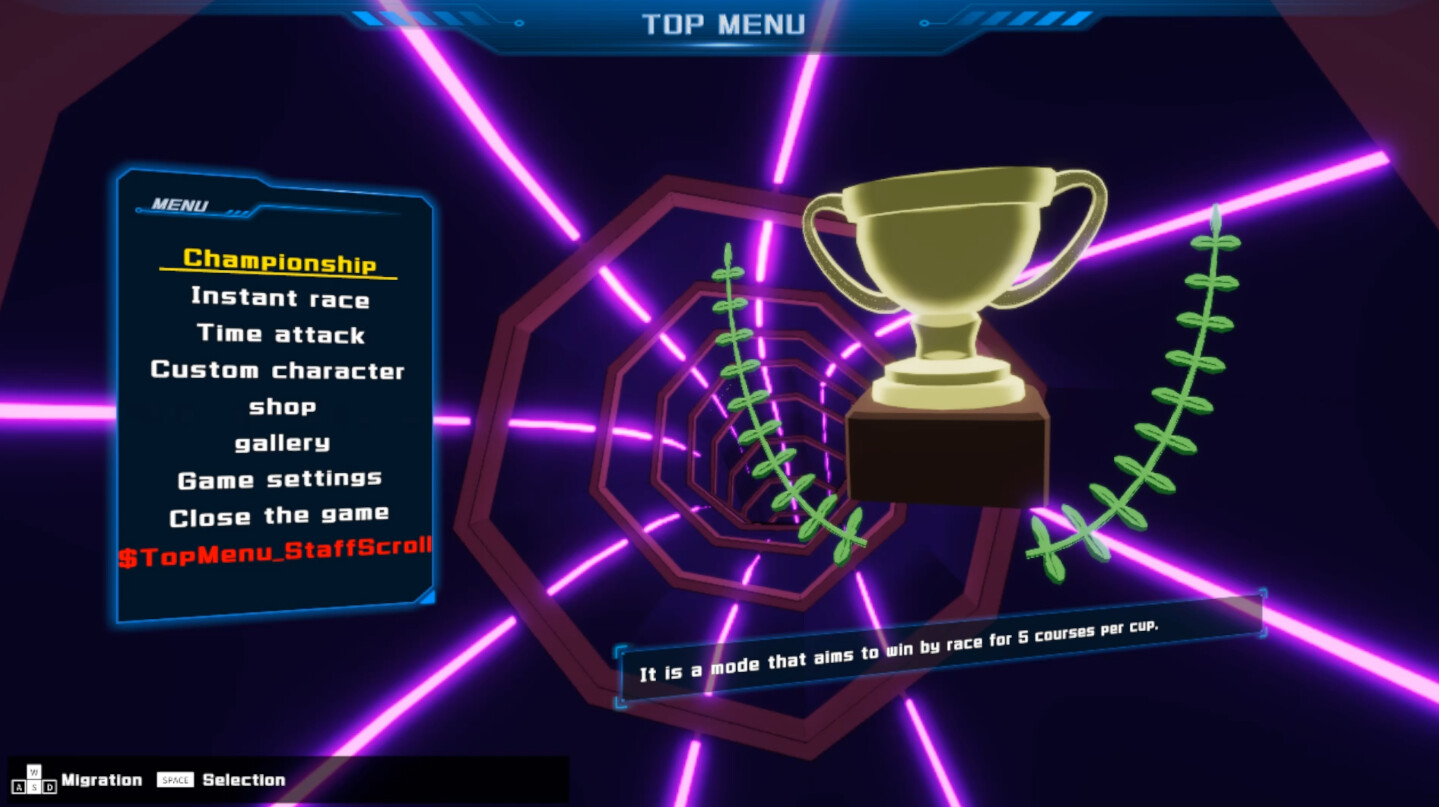
Task: Open the Custom character editor
Action: 277,370
